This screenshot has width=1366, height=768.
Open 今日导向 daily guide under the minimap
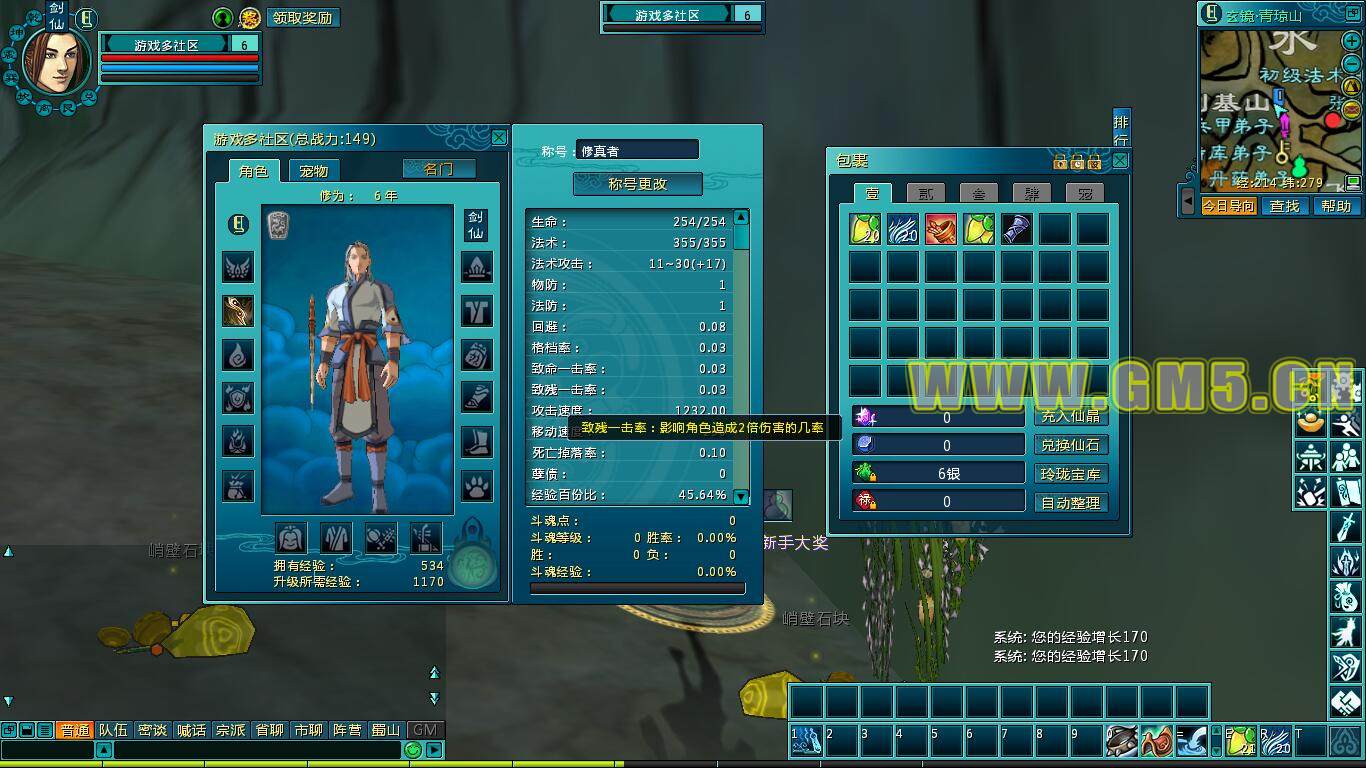(1228, 206)
